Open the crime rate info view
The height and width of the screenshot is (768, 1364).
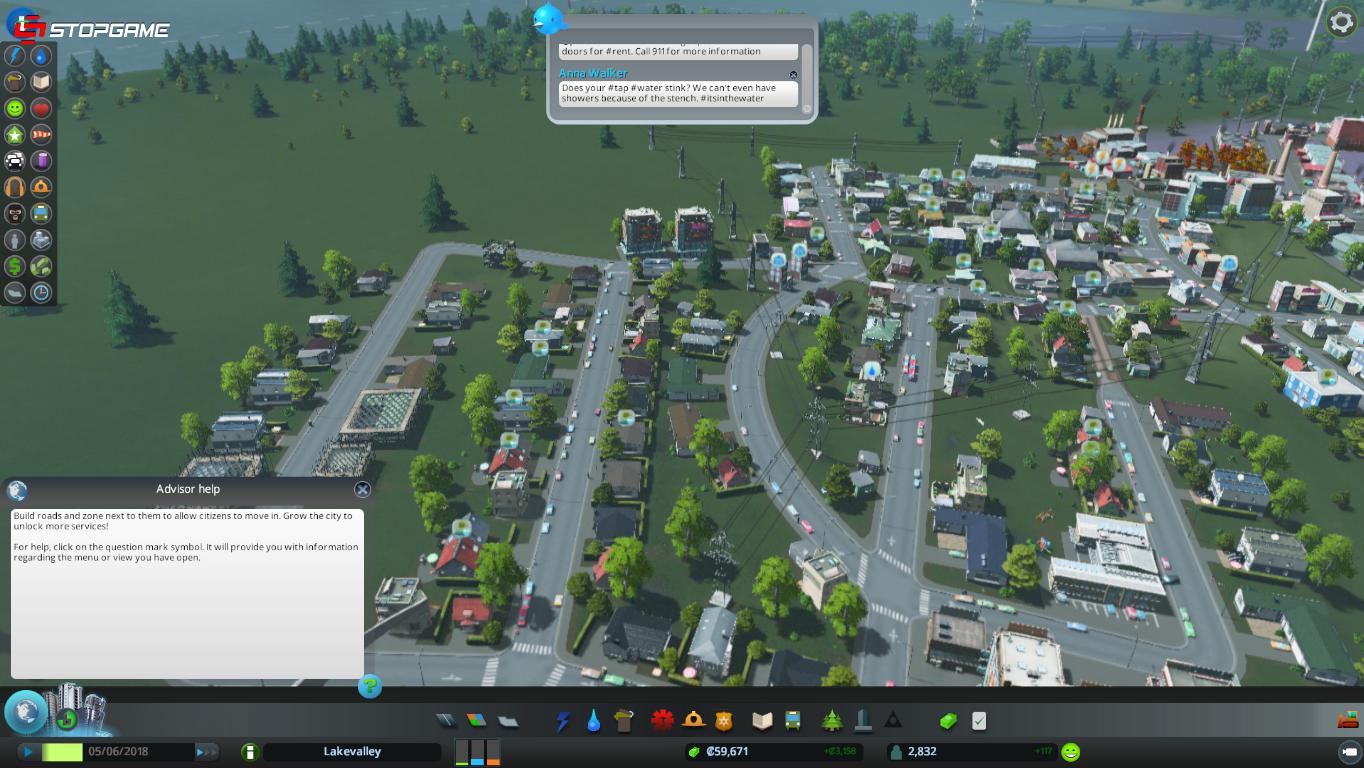pos(16,212)
